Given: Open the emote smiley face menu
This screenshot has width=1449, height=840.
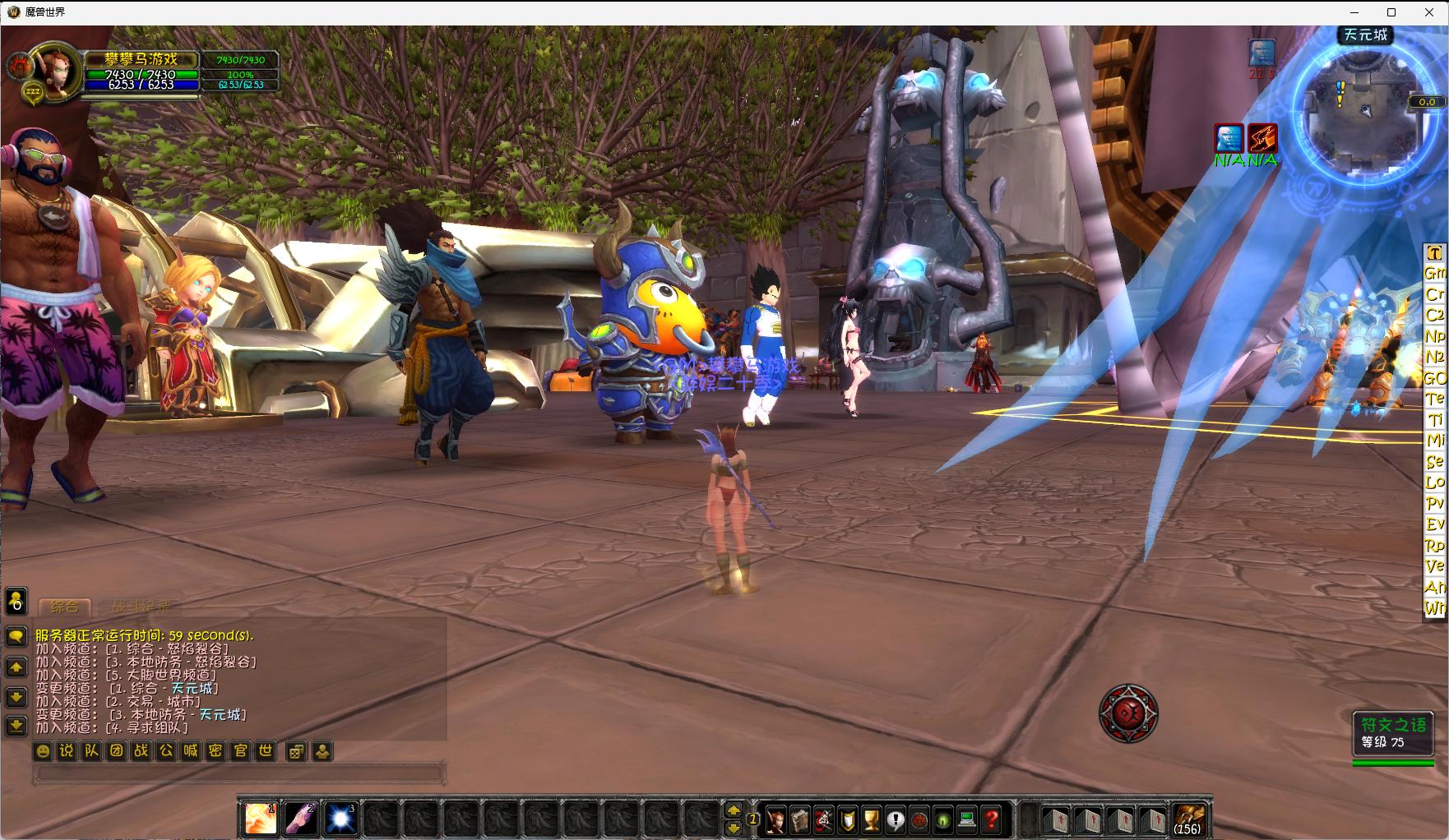Looking at the screenshot, I should coord(43,750).
